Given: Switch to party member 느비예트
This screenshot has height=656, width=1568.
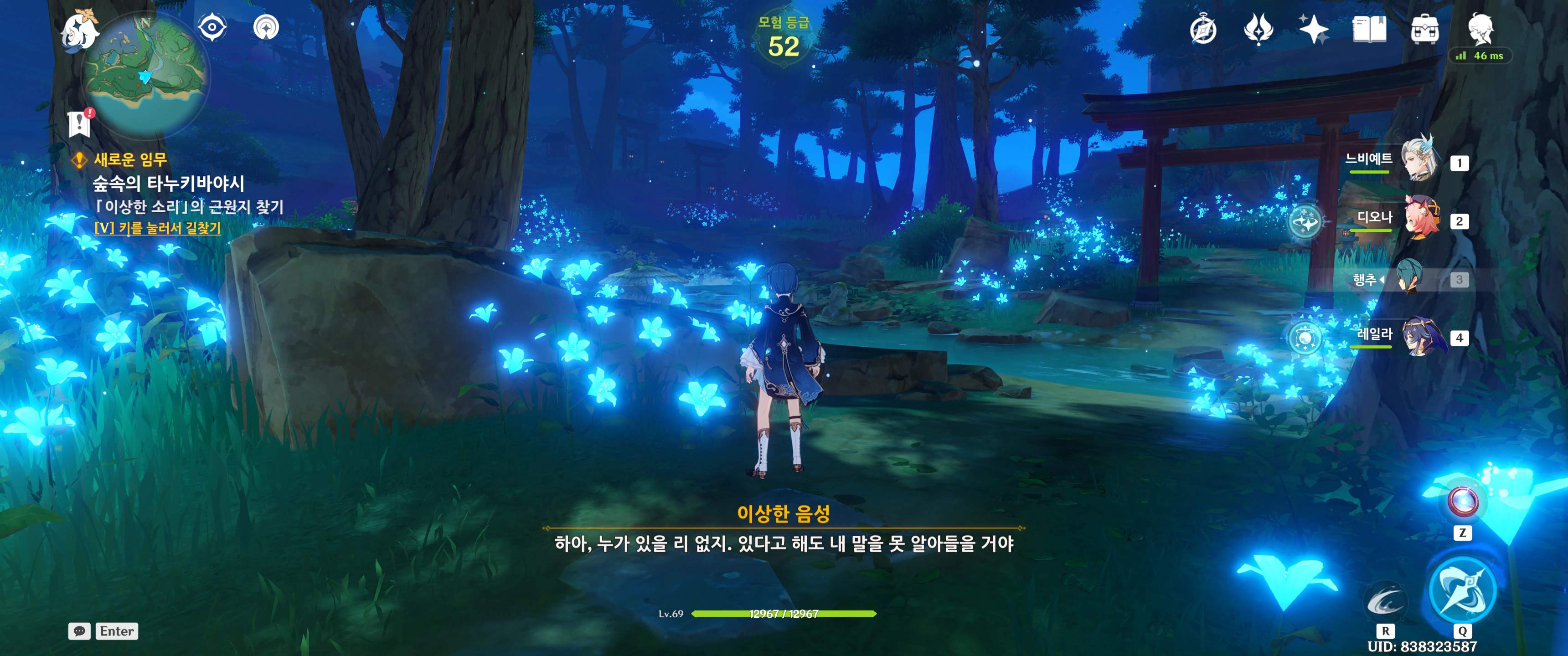Looking at the screenshot, I should tap(1419, 159).
